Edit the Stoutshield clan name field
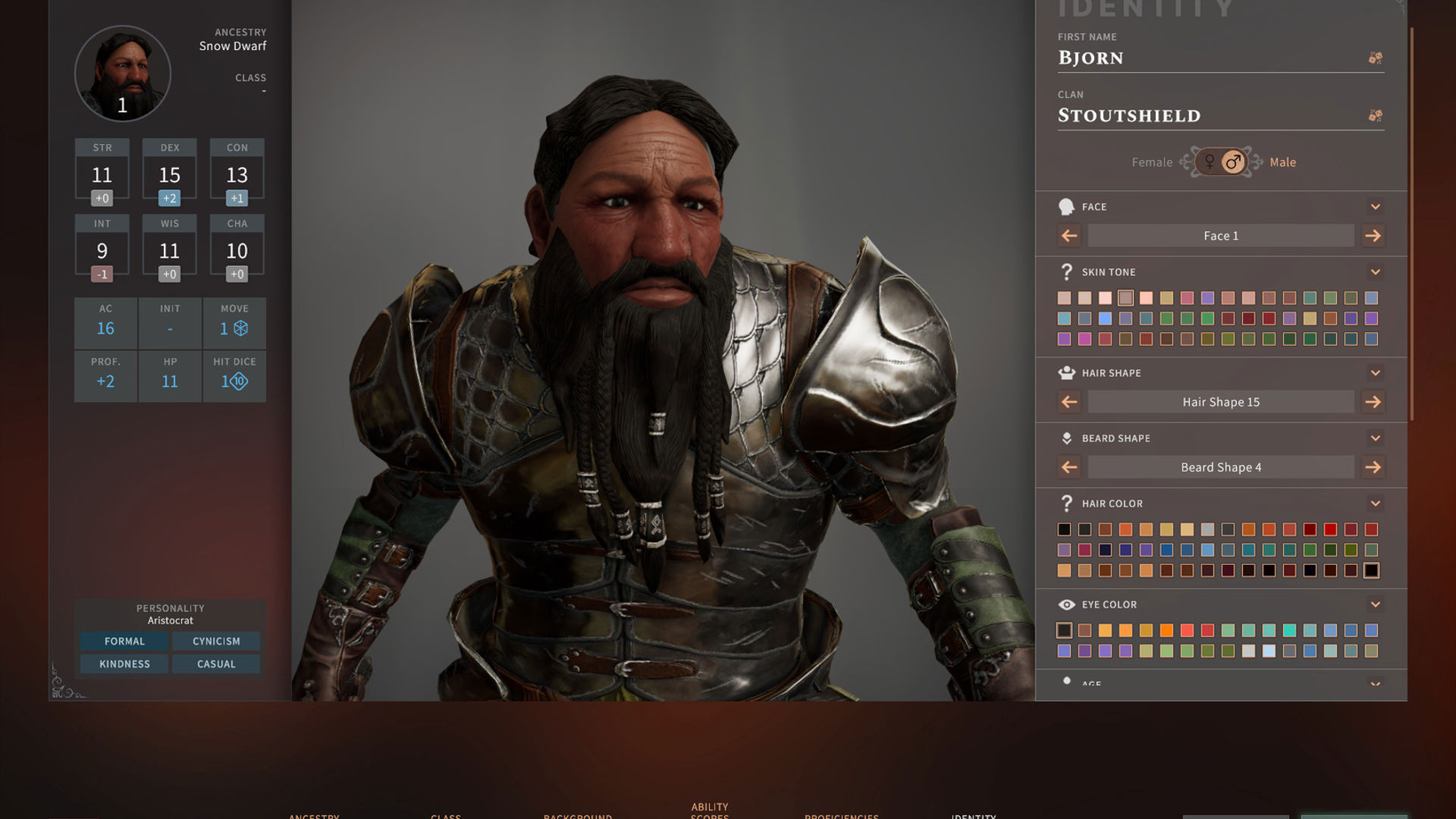 1206,116
